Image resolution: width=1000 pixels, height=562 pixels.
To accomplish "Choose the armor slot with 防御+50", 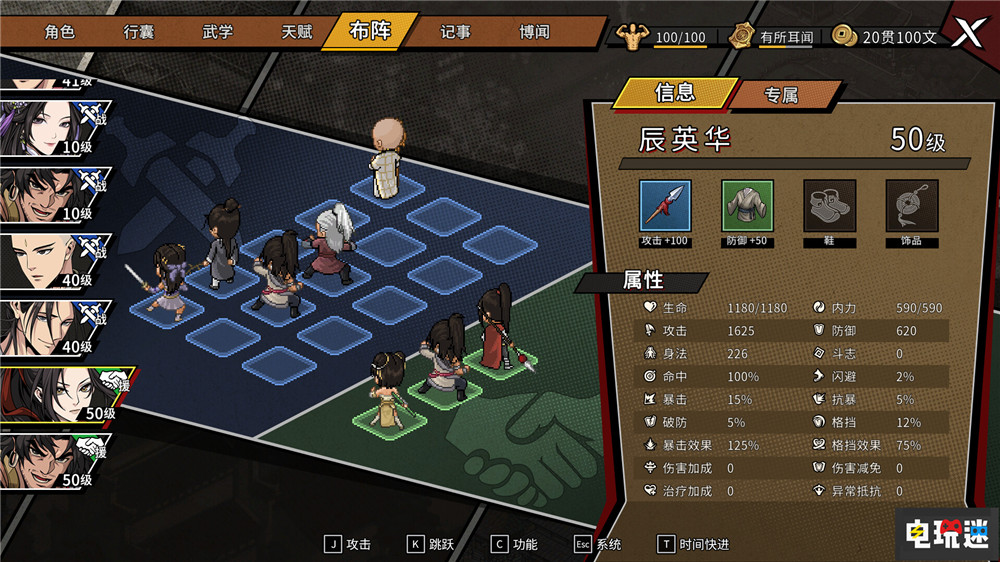I will coord(748,207).
